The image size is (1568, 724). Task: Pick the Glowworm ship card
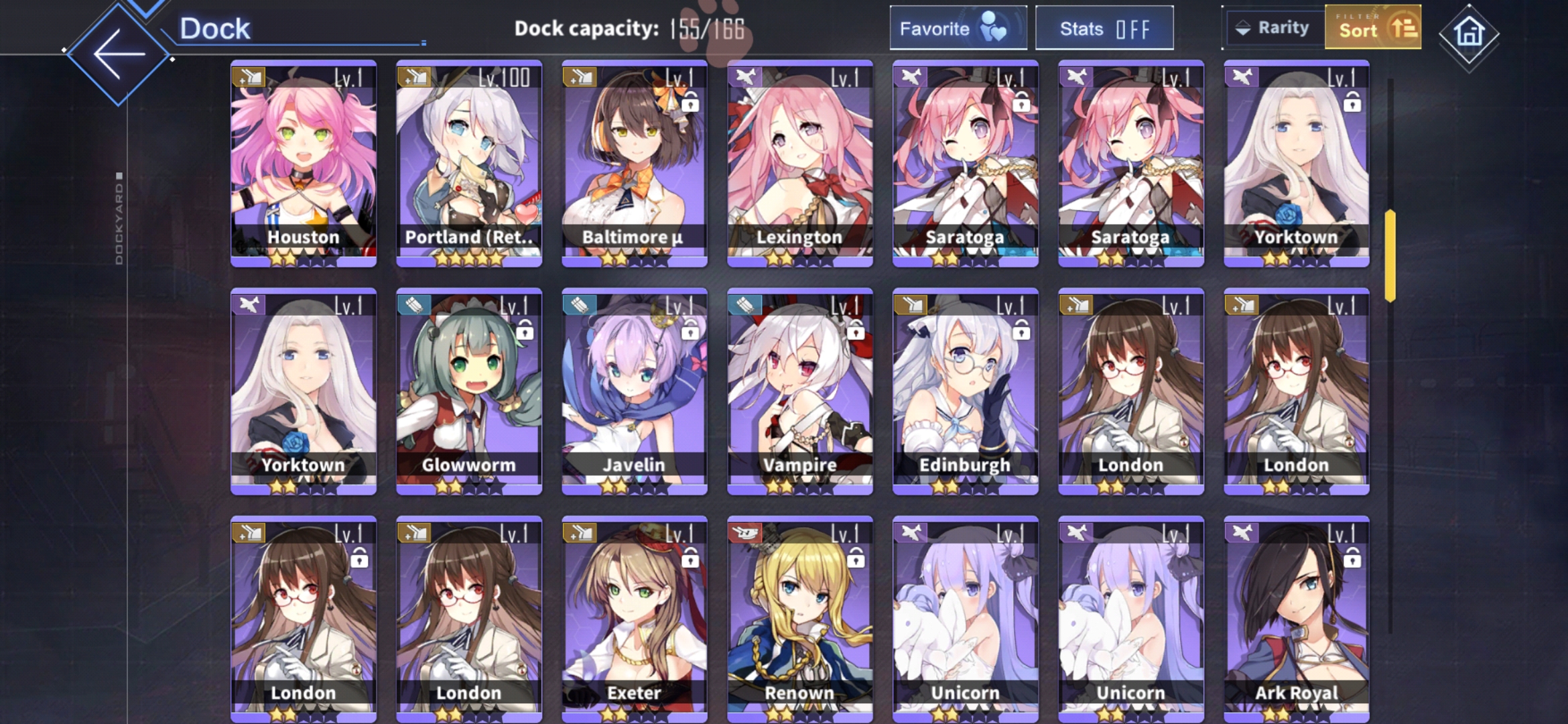[469, 391]
